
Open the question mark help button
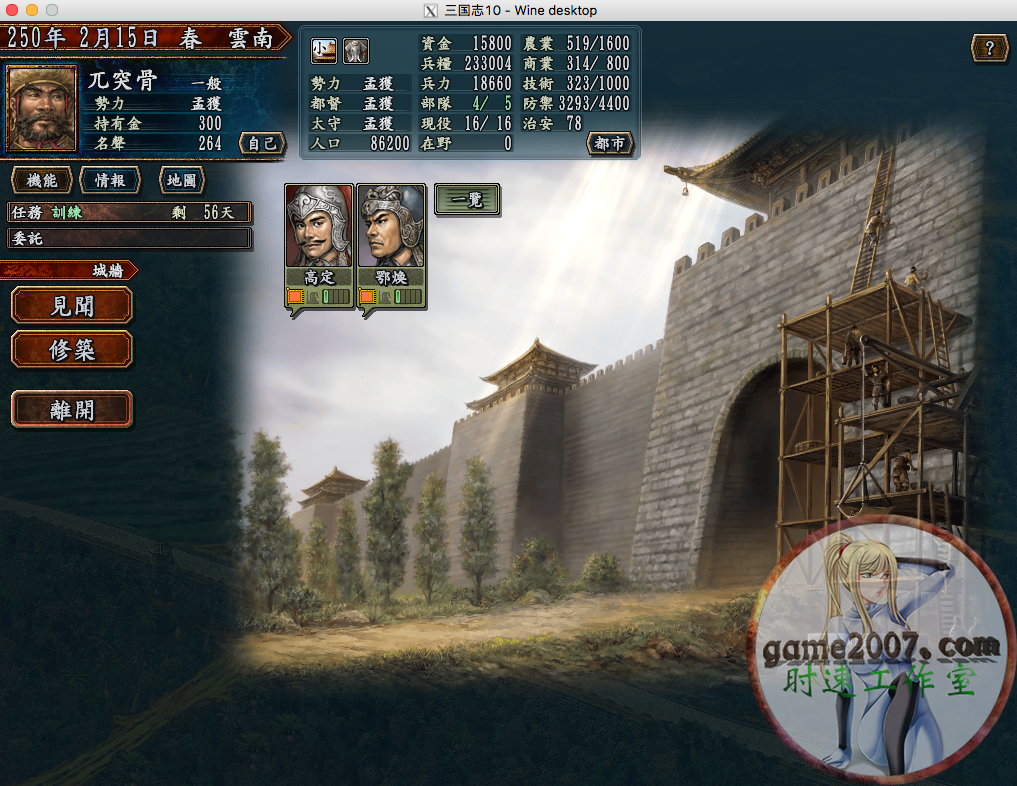click(989, 48)
